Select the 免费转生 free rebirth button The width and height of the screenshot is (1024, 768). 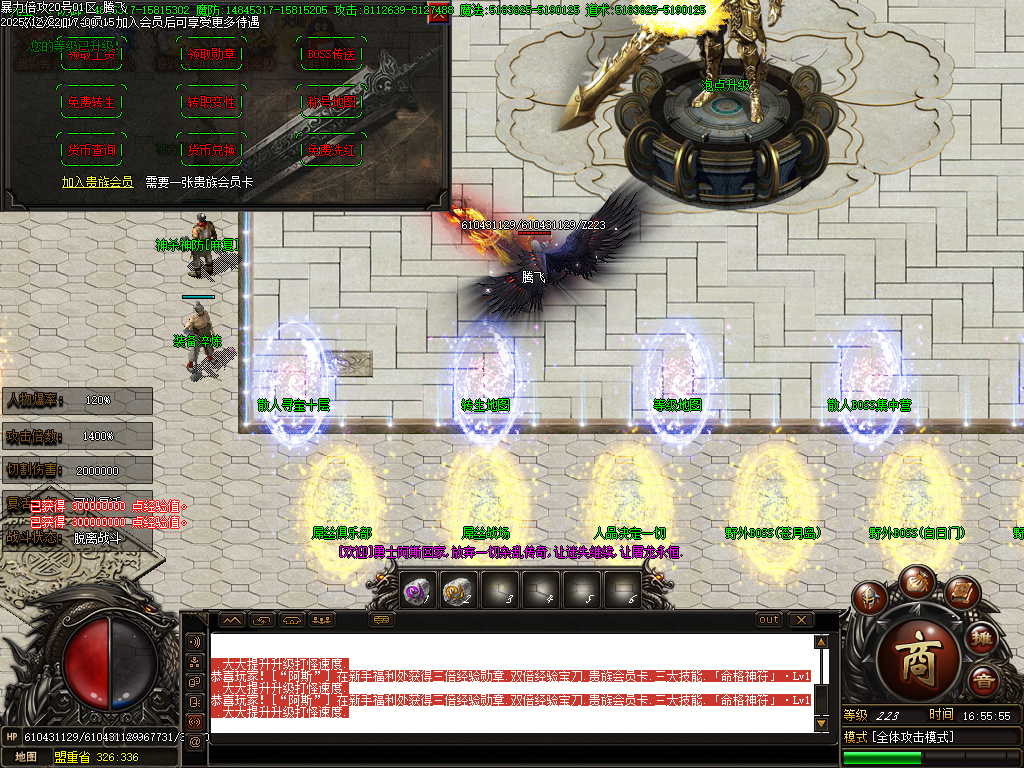tap(91, 103)
